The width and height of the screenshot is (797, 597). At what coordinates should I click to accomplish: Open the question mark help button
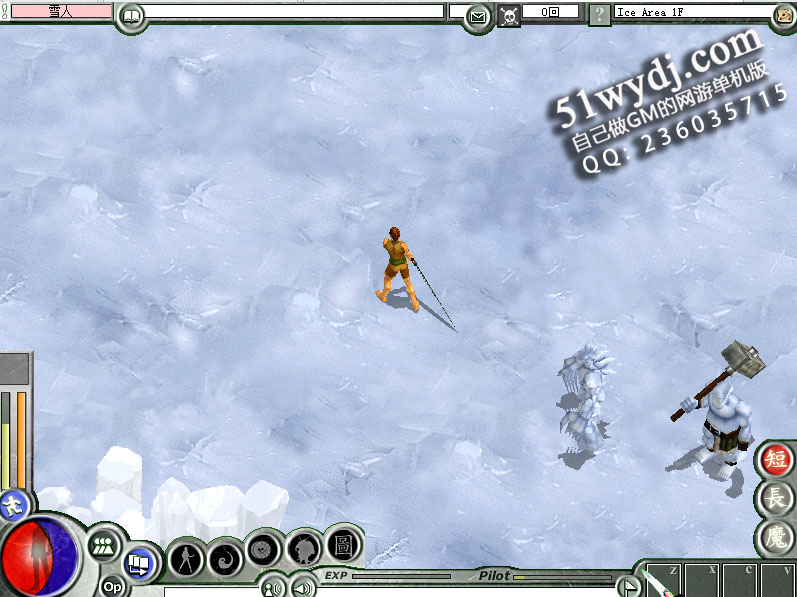pyautogui.click(x=598, y=15)
